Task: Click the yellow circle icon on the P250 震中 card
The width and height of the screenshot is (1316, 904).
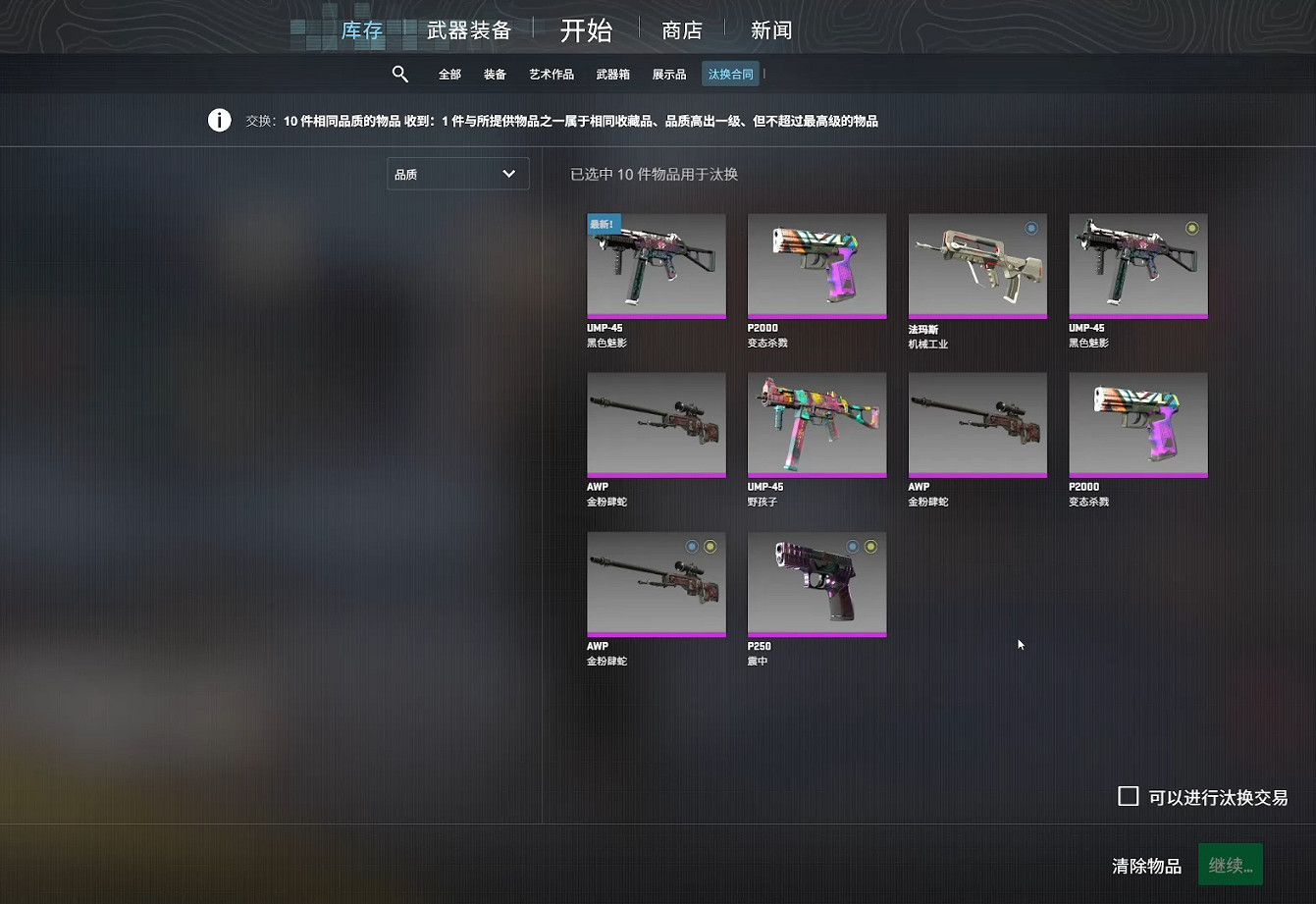Action: coord(869,546)
